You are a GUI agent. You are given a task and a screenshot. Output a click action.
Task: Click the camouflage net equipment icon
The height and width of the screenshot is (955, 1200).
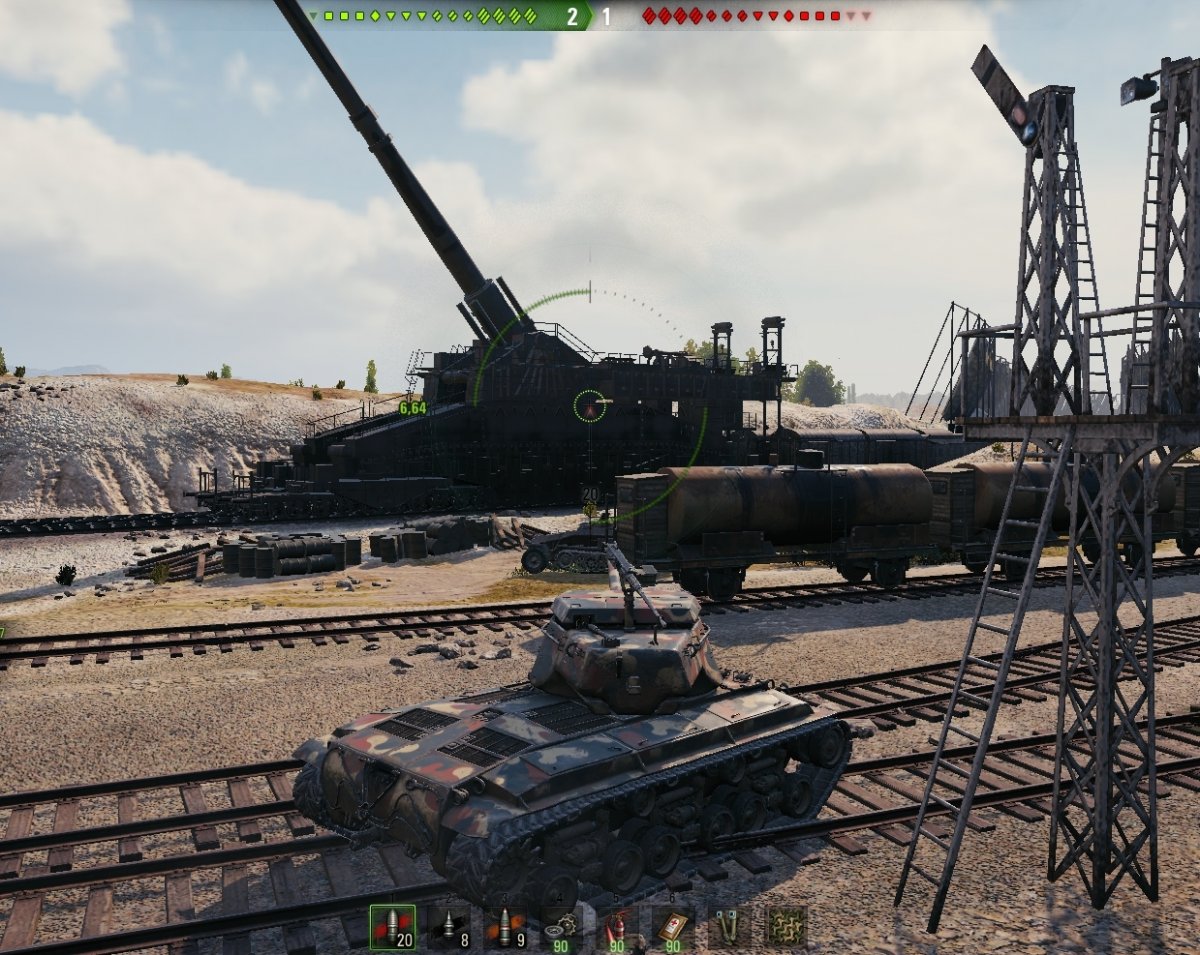pyautogui.click(x=785, y=927)
